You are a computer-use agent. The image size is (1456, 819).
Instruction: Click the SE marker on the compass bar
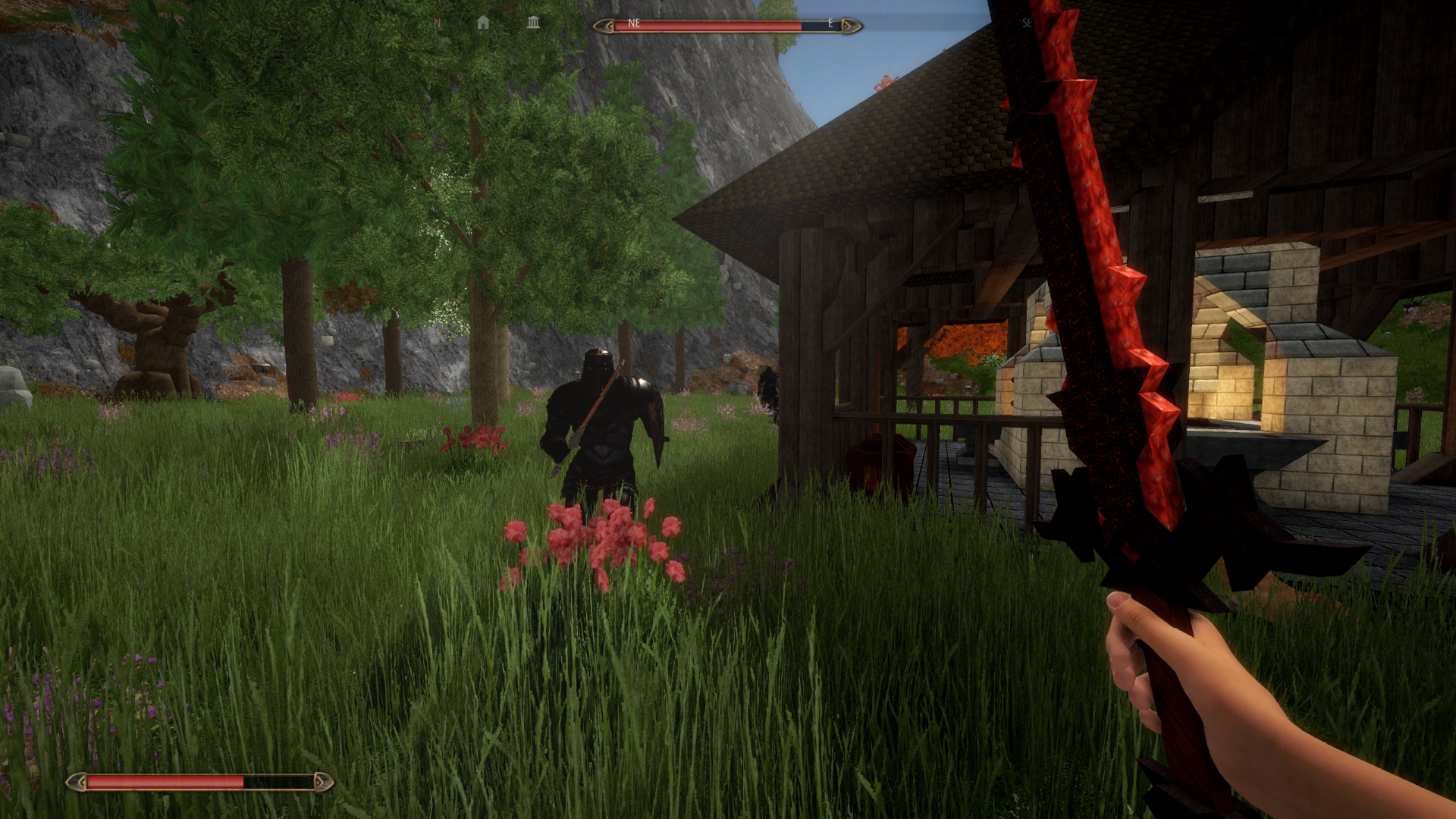1028,24
